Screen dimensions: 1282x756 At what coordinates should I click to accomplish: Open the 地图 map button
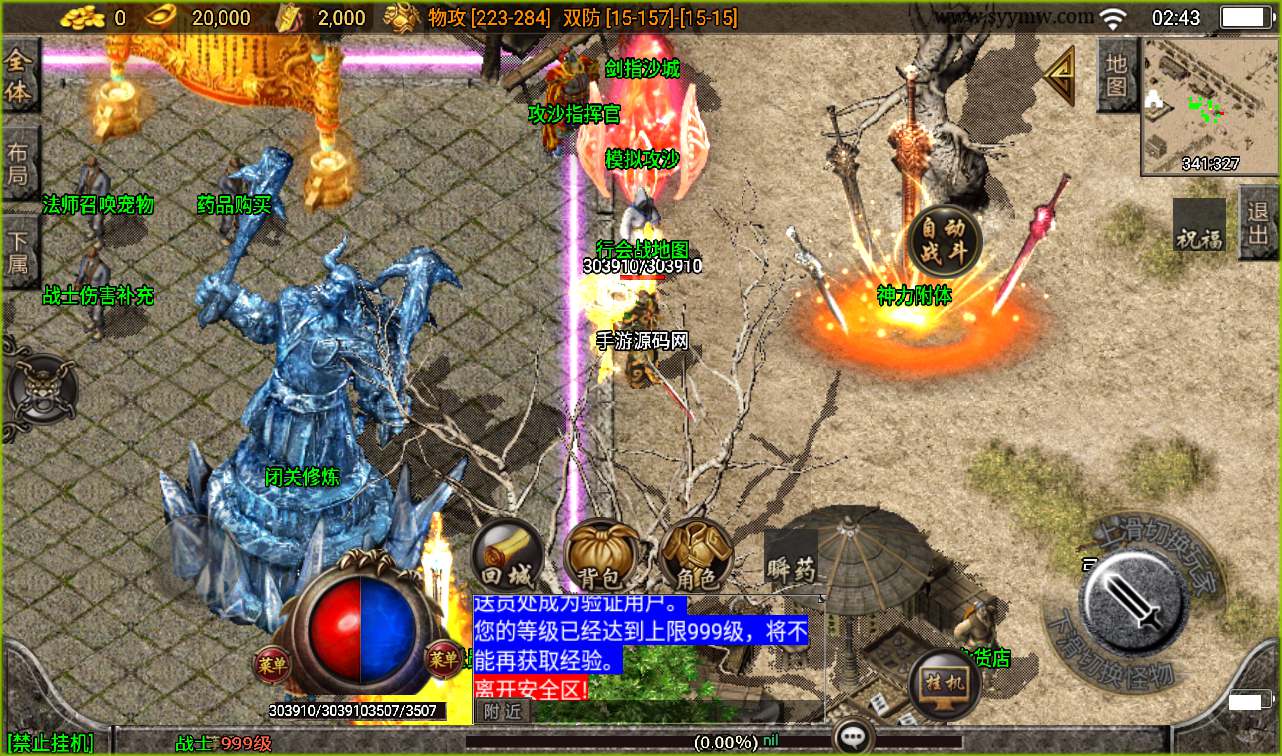click(1116, 76)
